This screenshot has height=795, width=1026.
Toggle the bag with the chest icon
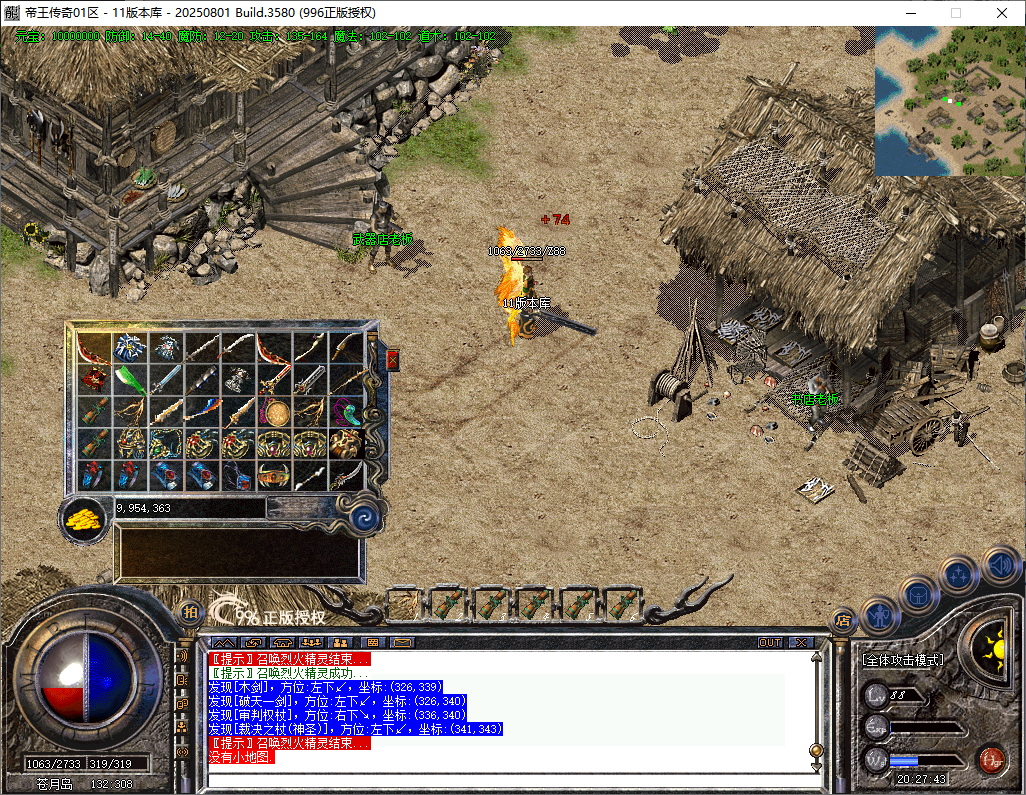tap(917, 593)
